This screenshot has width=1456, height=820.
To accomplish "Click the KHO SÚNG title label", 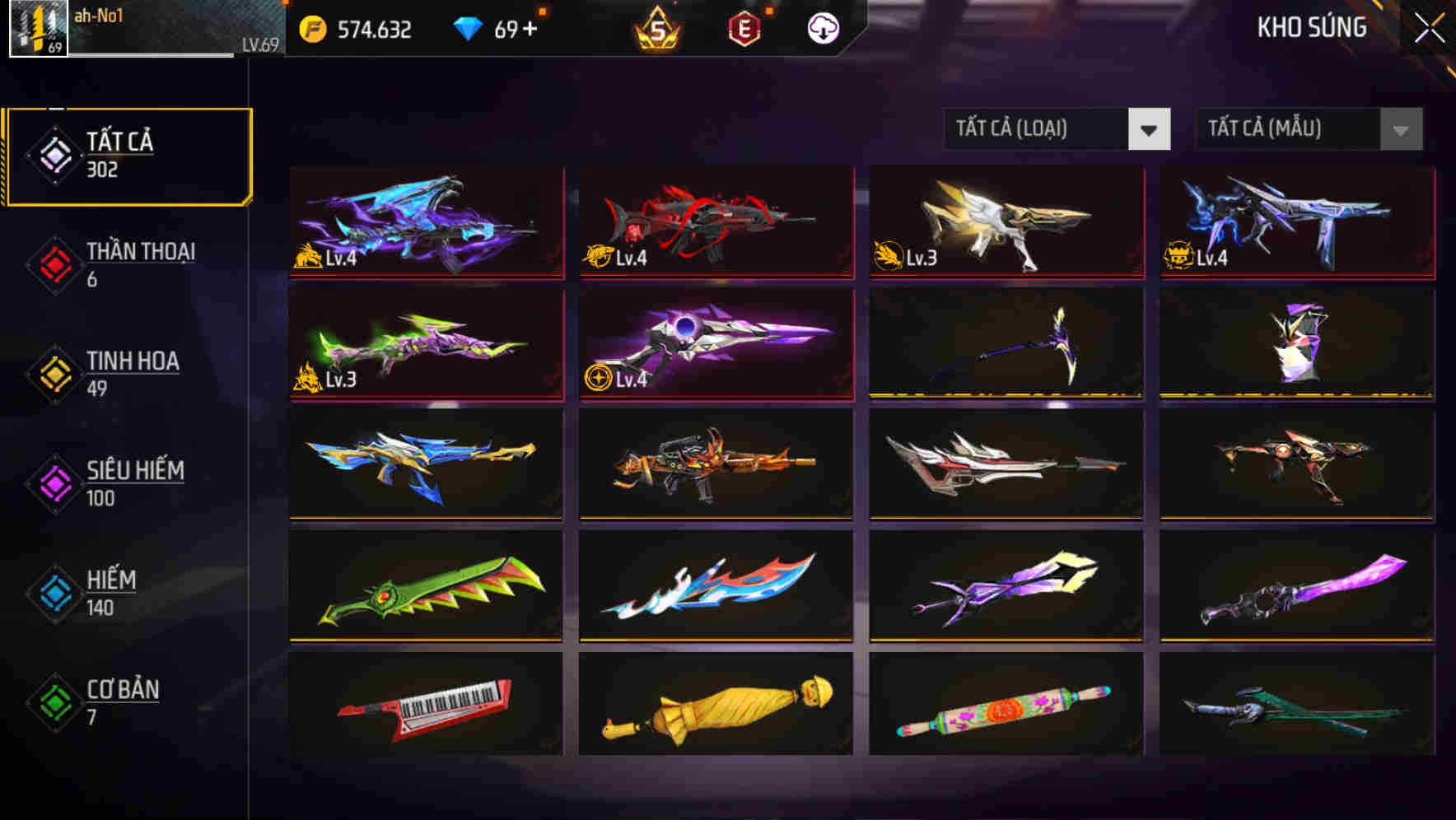I will pos(1312,27).
